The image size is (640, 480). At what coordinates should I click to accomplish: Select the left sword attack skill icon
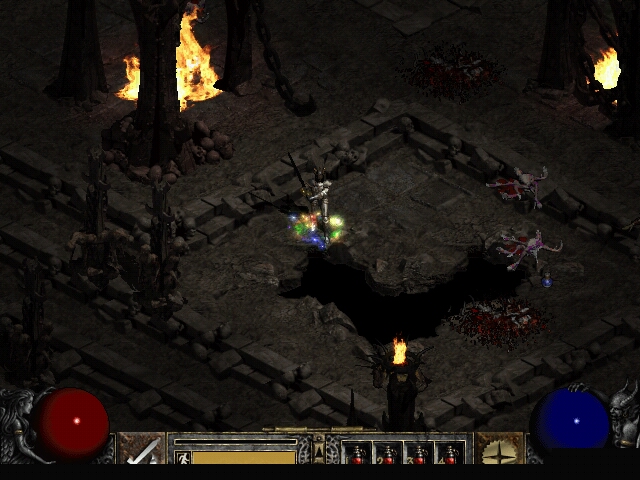(x=142, y=449)
